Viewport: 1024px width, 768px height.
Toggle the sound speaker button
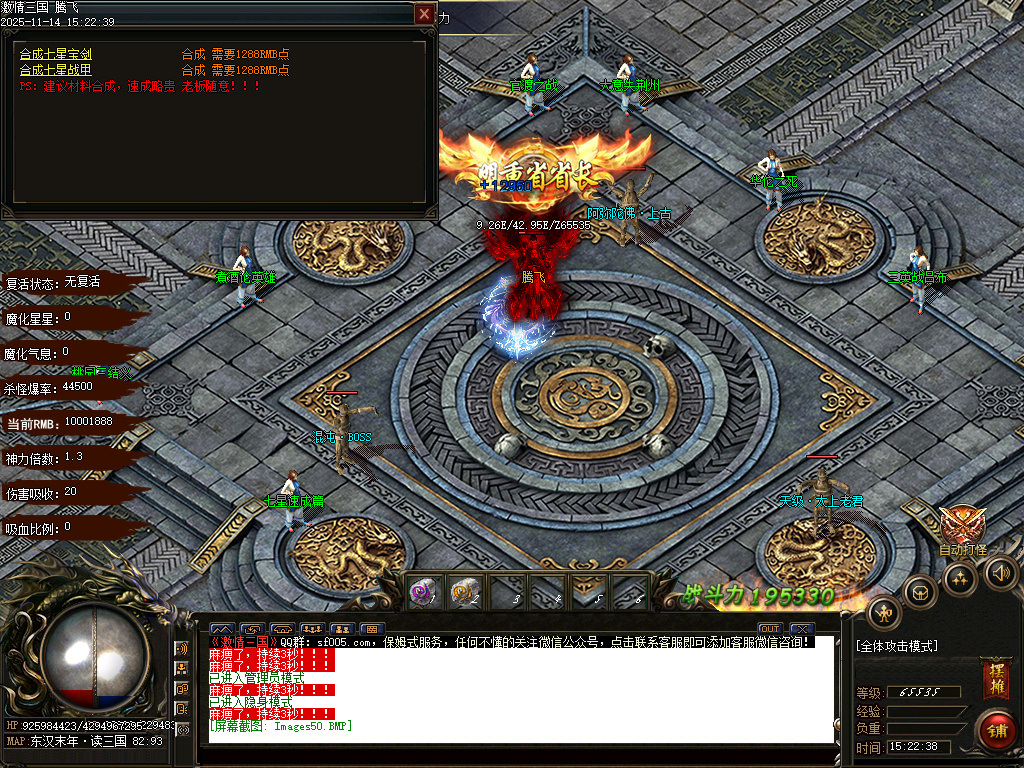tap(1000, 573)
